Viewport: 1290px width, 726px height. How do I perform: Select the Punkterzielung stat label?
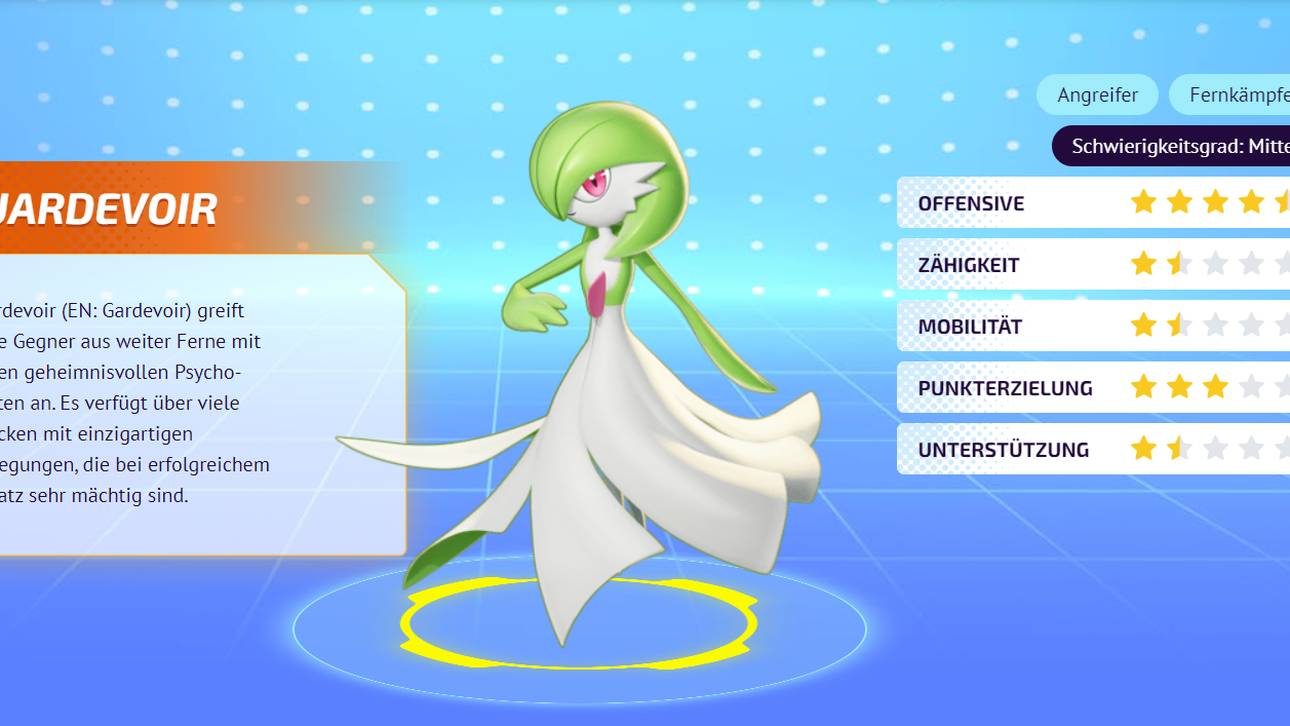point(1005,388)
